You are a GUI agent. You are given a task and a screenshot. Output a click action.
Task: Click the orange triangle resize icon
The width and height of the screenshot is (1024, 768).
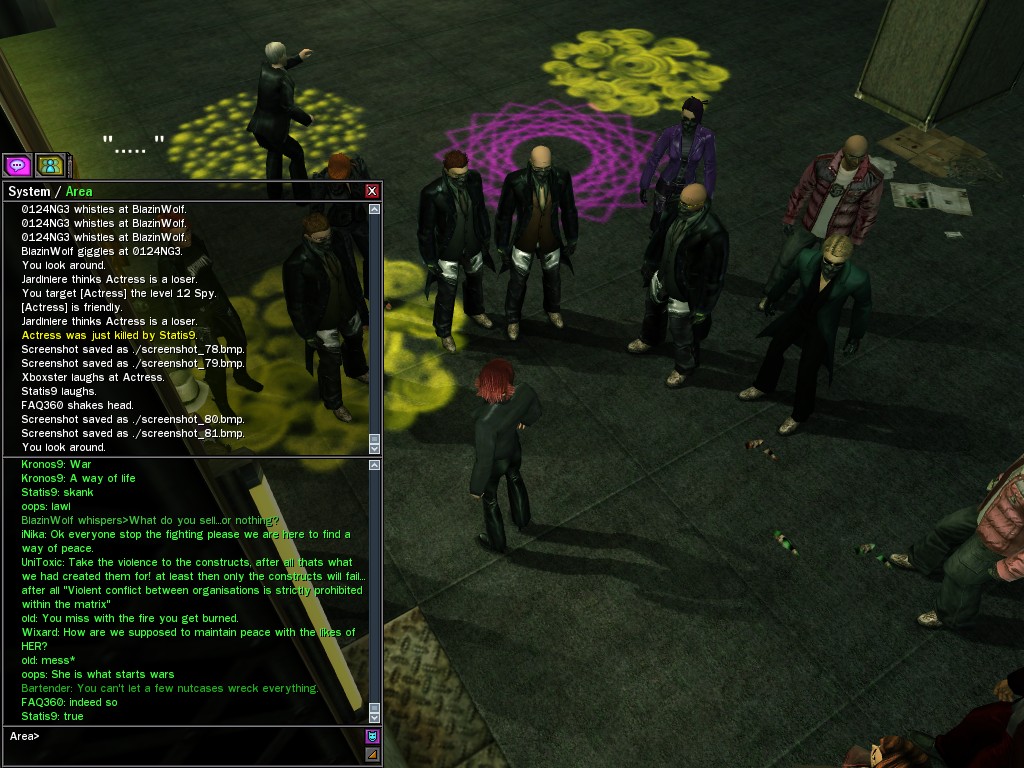373,754
